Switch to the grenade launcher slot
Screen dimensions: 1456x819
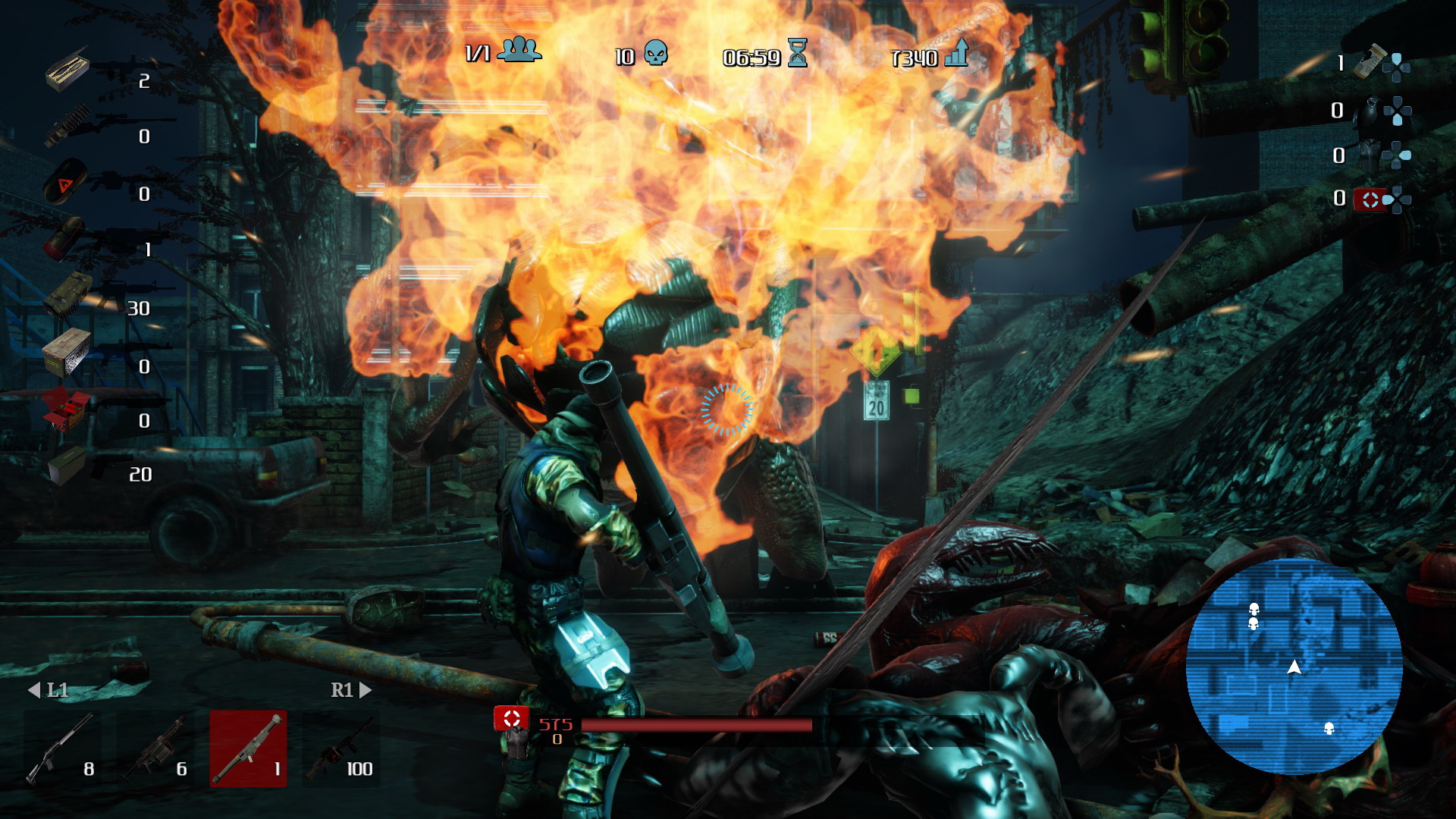155,749
